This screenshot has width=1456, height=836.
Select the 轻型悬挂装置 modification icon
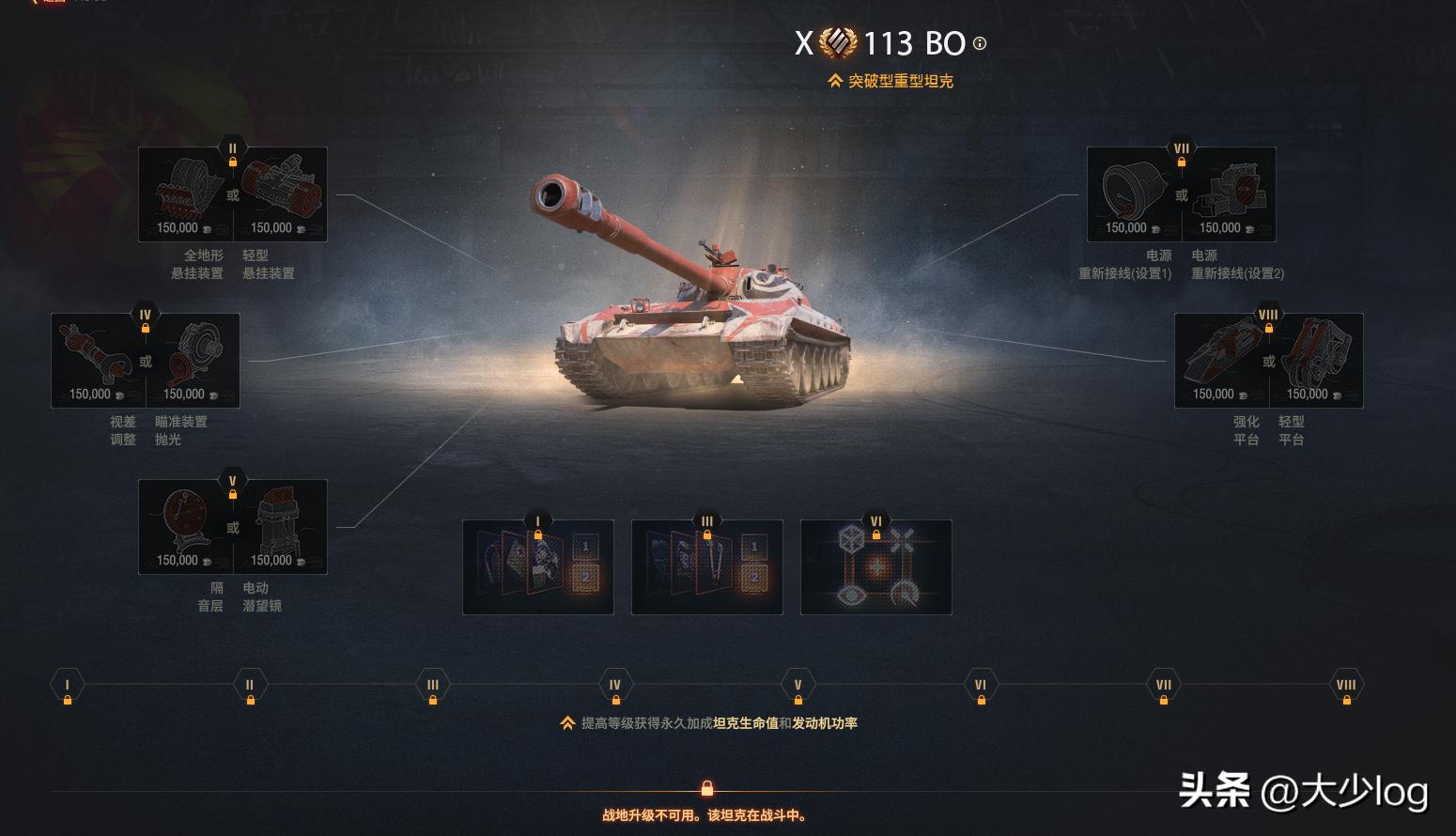click(282, 188)
